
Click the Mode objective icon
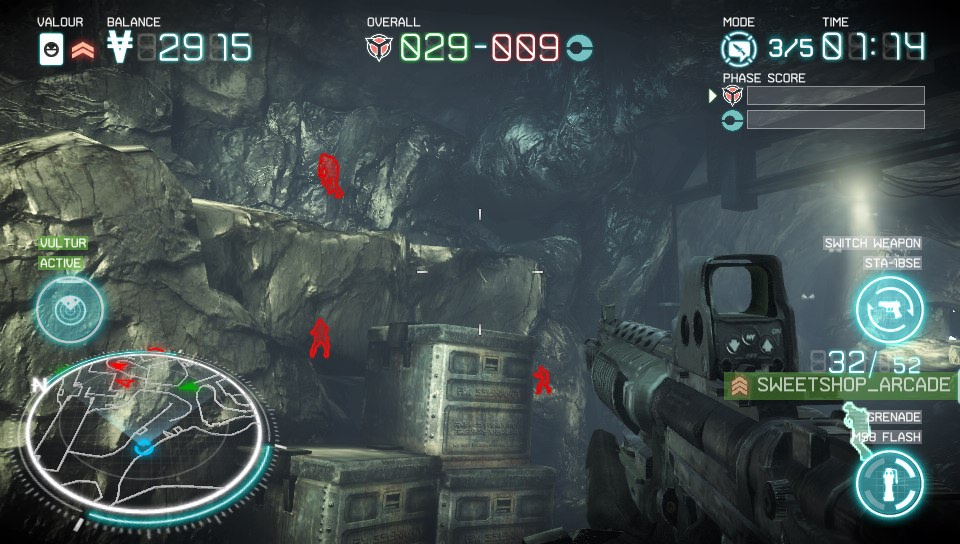(x=740, y=48)
